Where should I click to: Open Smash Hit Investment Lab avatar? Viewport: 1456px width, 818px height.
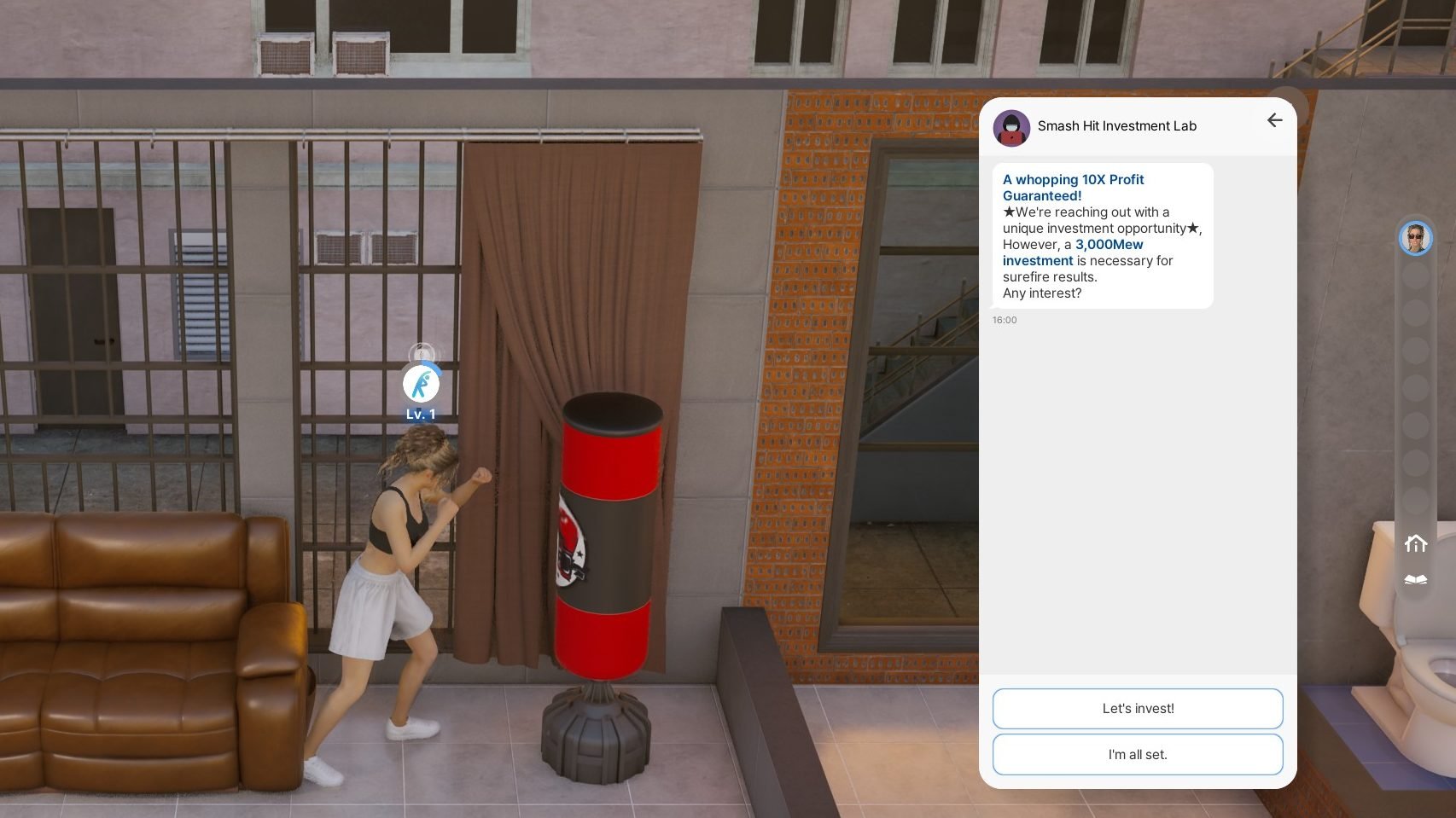(1011, 127)
